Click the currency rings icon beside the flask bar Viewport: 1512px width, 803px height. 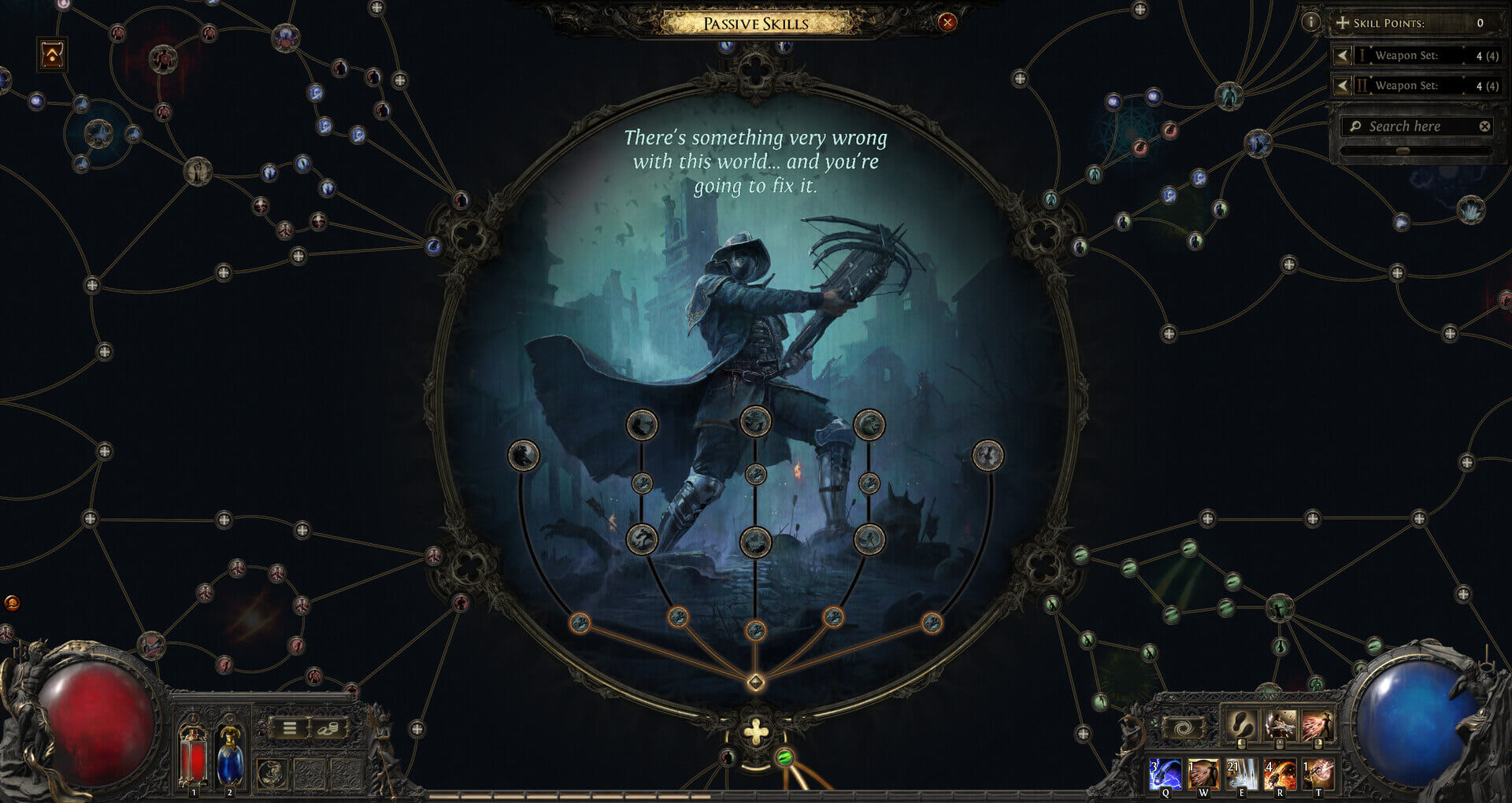click(x=328, y=728)
